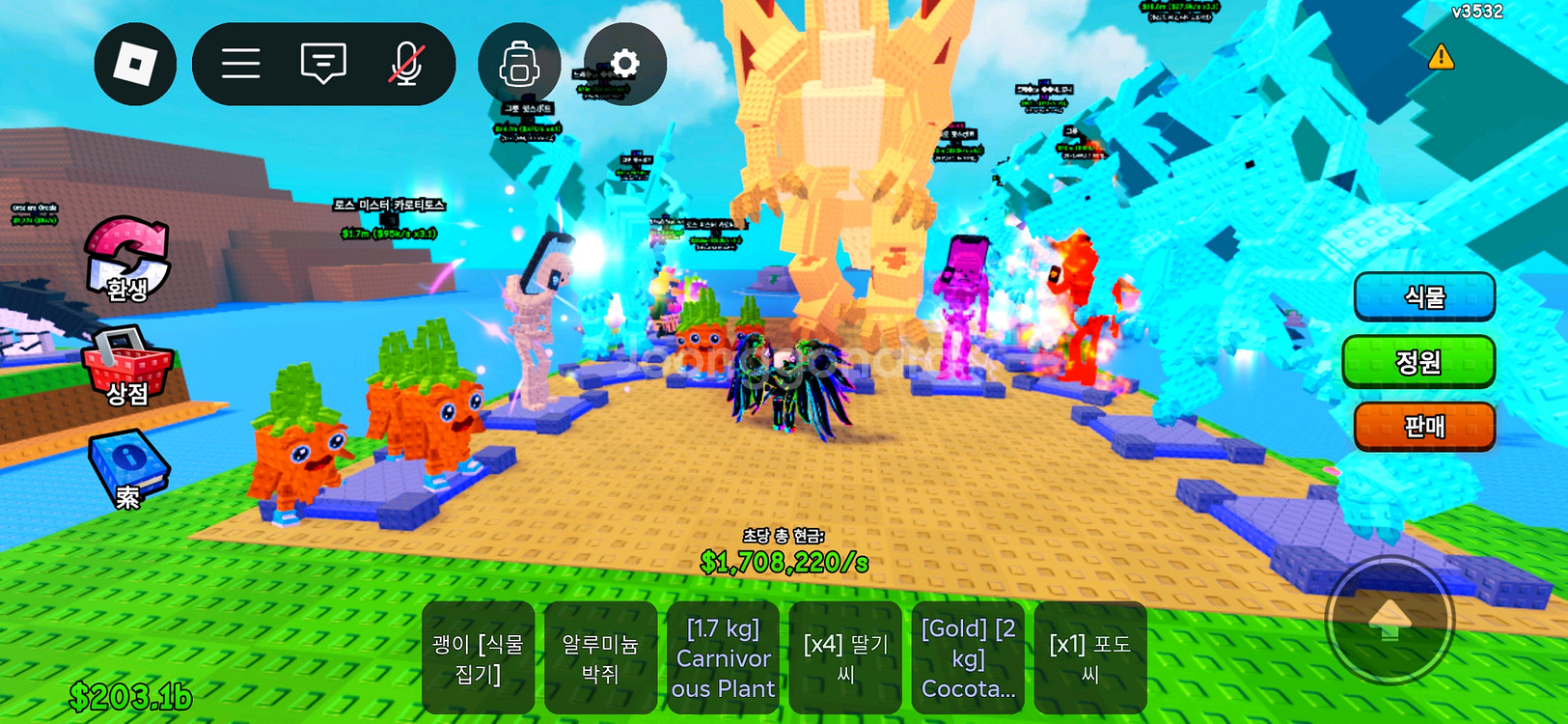The width and height of the screenshot is (1568, 724).
Task: Select the x1 포도 씨 seed slot
Action: [1090, 657]
